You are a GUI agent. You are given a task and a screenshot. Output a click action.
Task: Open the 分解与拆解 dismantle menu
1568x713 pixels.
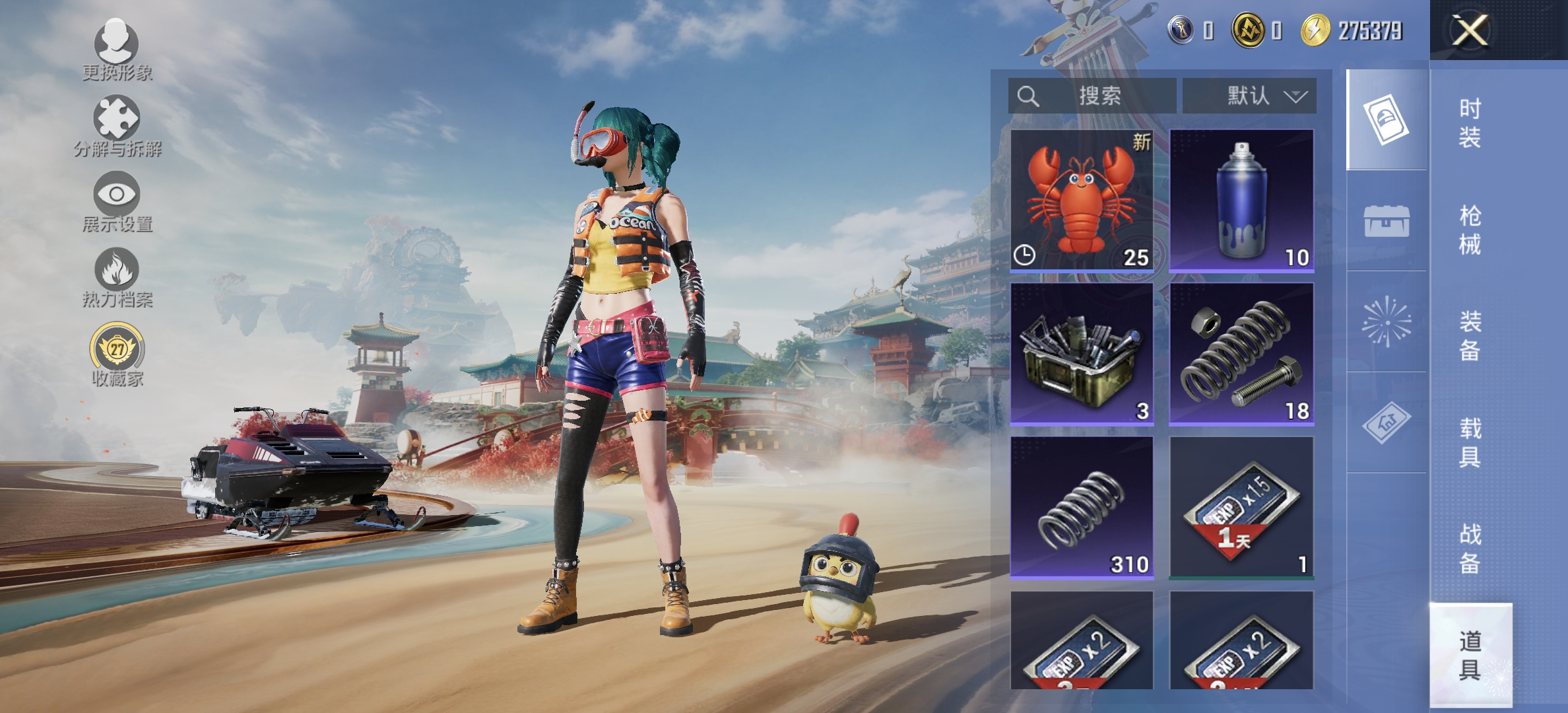117,125
